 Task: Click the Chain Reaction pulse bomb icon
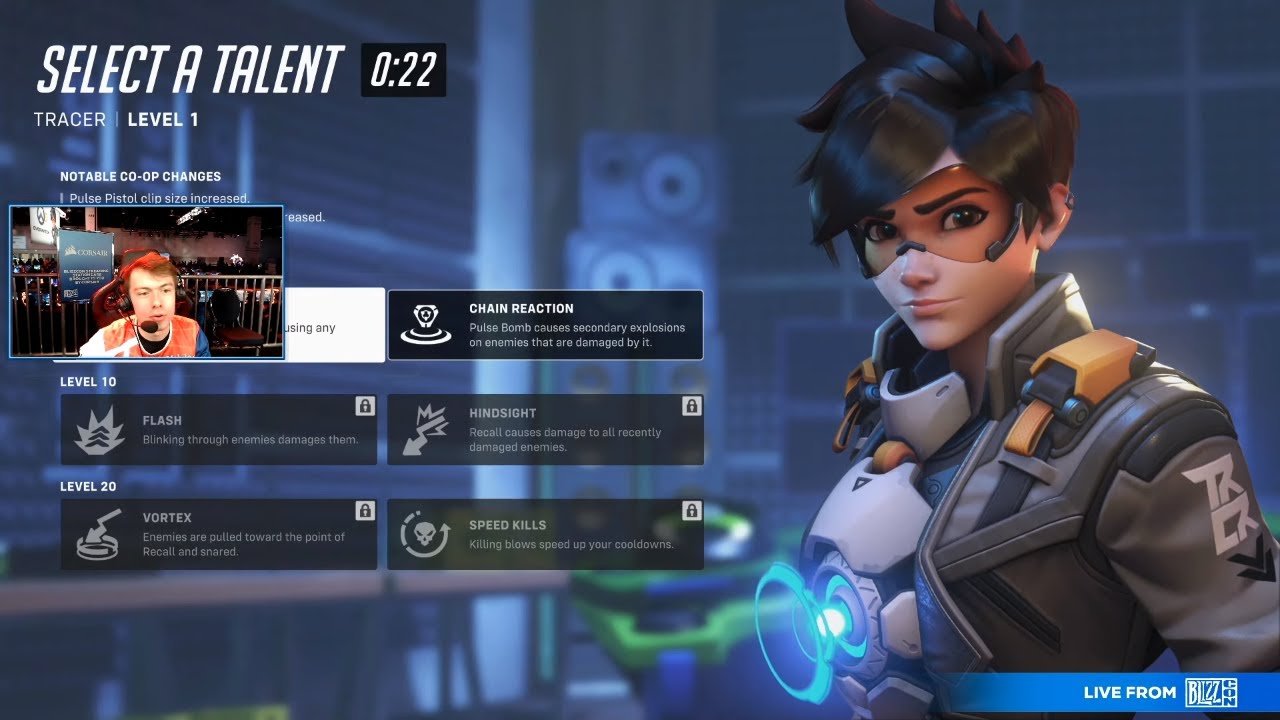coord(427,324)
